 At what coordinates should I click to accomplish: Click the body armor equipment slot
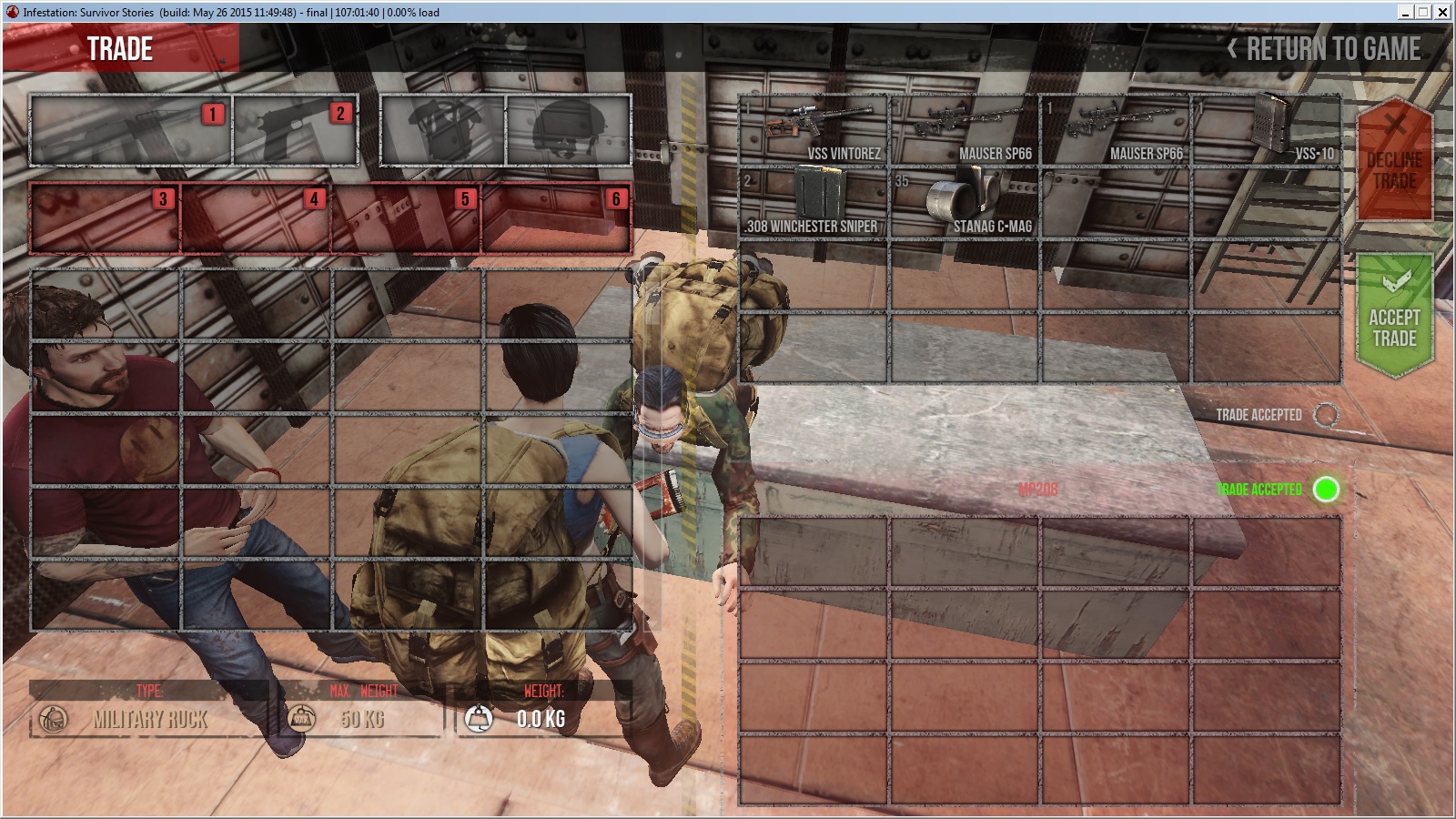point(442,129)
